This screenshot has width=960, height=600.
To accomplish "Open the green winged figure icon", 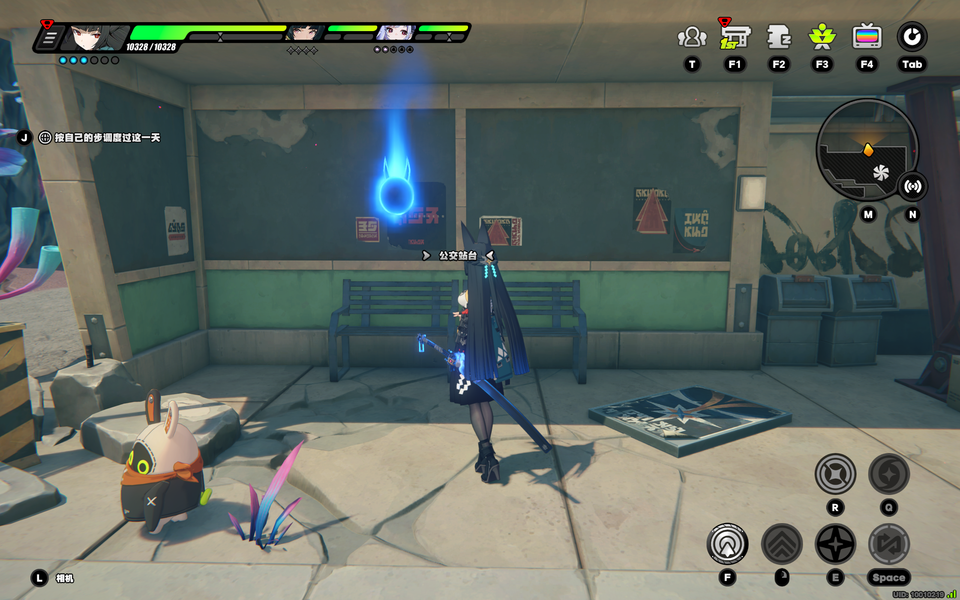I will pyautogui.click(x=822, y=38).
